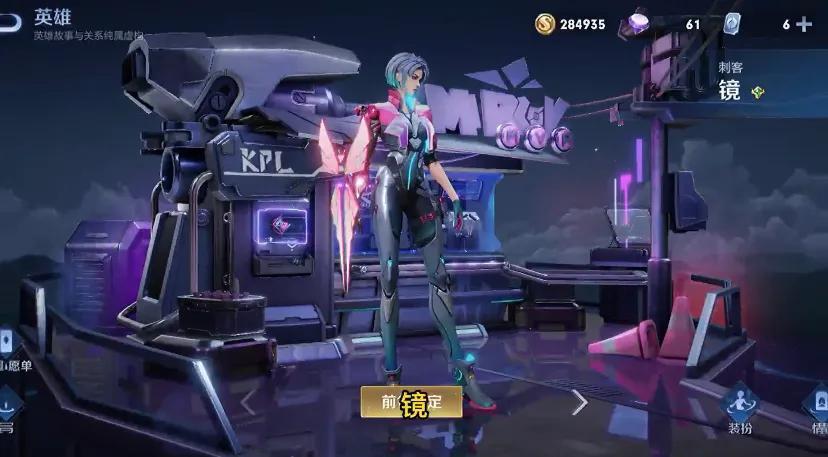Click the green badge beside hero name 镜
The height and width of the screenshot is (457, 828).
[x=758, y=92]
